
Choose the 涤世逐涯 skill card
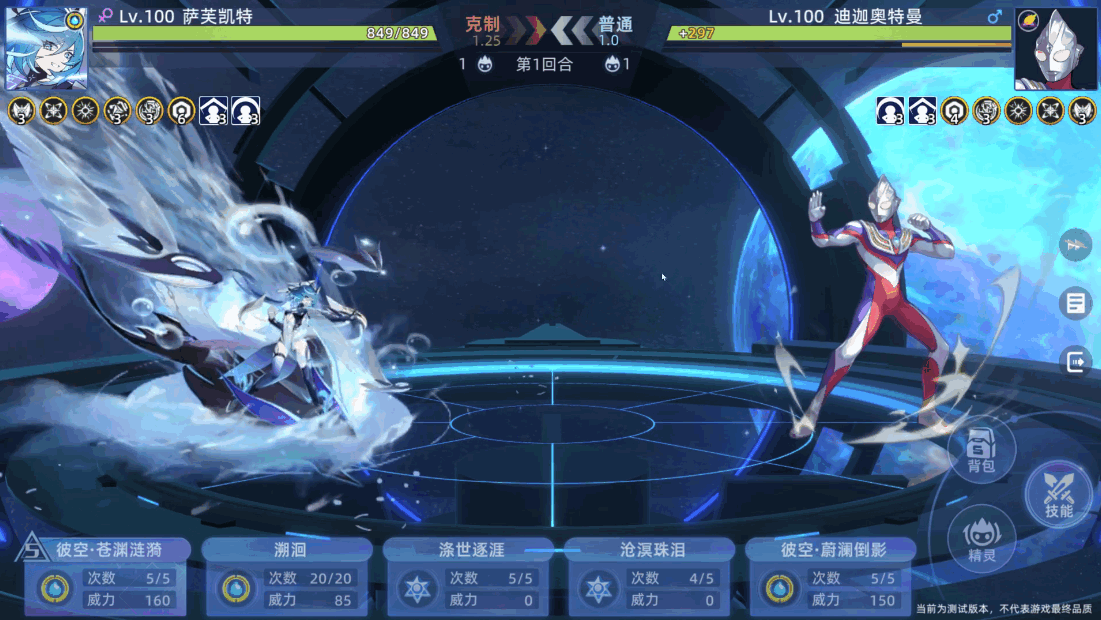pos(468,577)
